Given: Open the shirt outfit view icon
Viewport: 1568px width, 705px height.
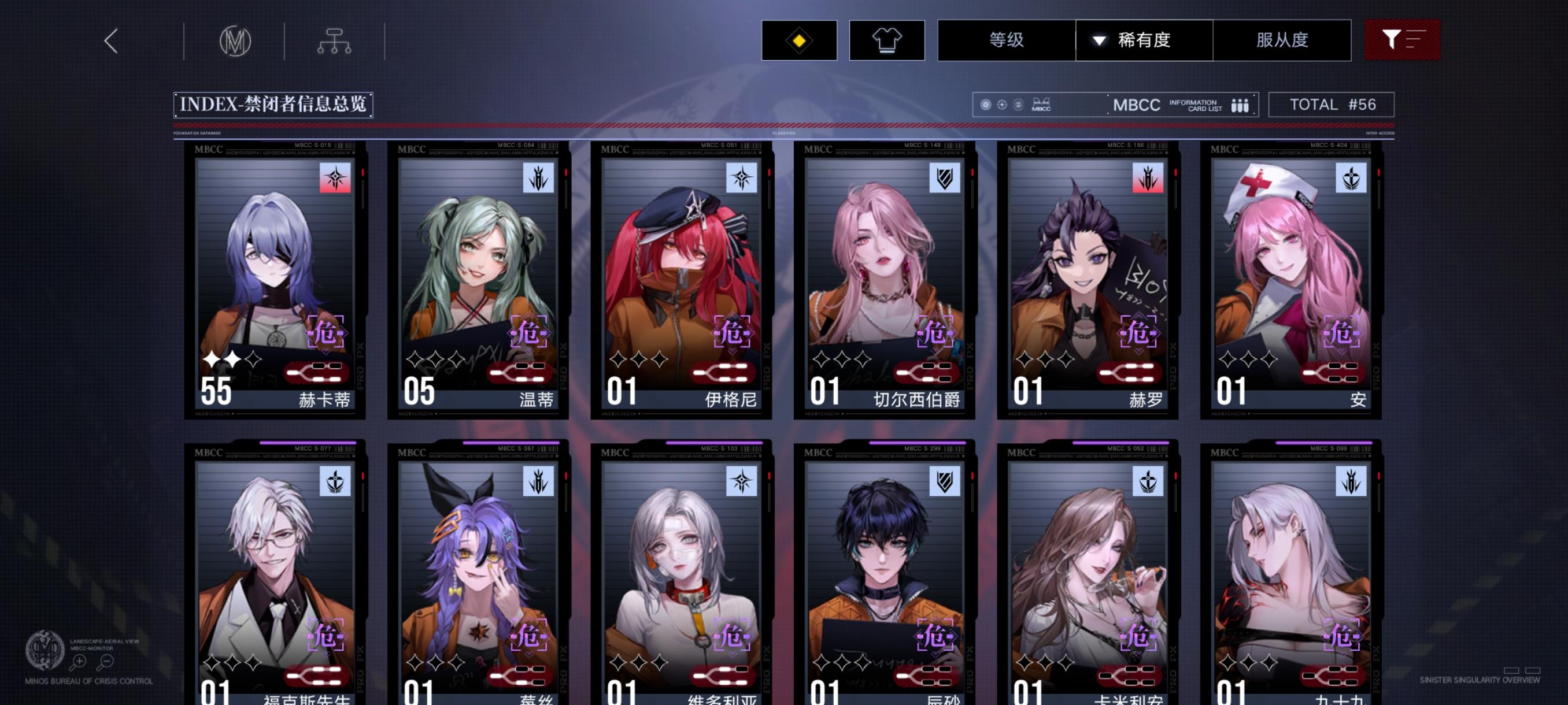Looking at the screenshot, I should [887, 40].
